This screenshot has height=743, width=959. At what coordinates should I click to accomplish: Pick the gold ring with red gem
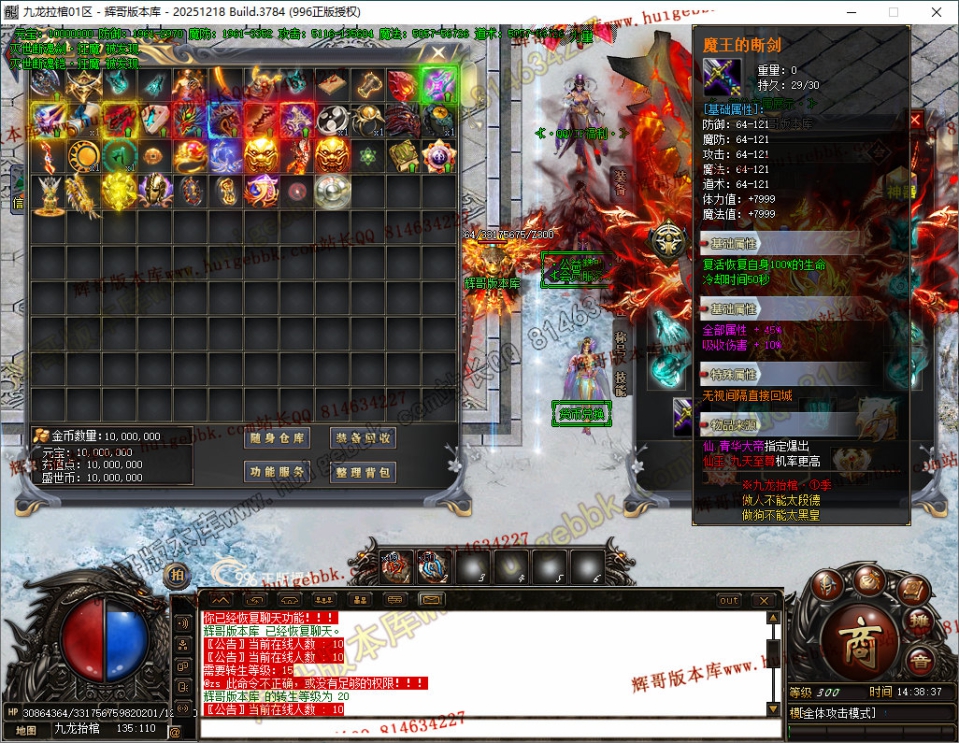(192, 155)
